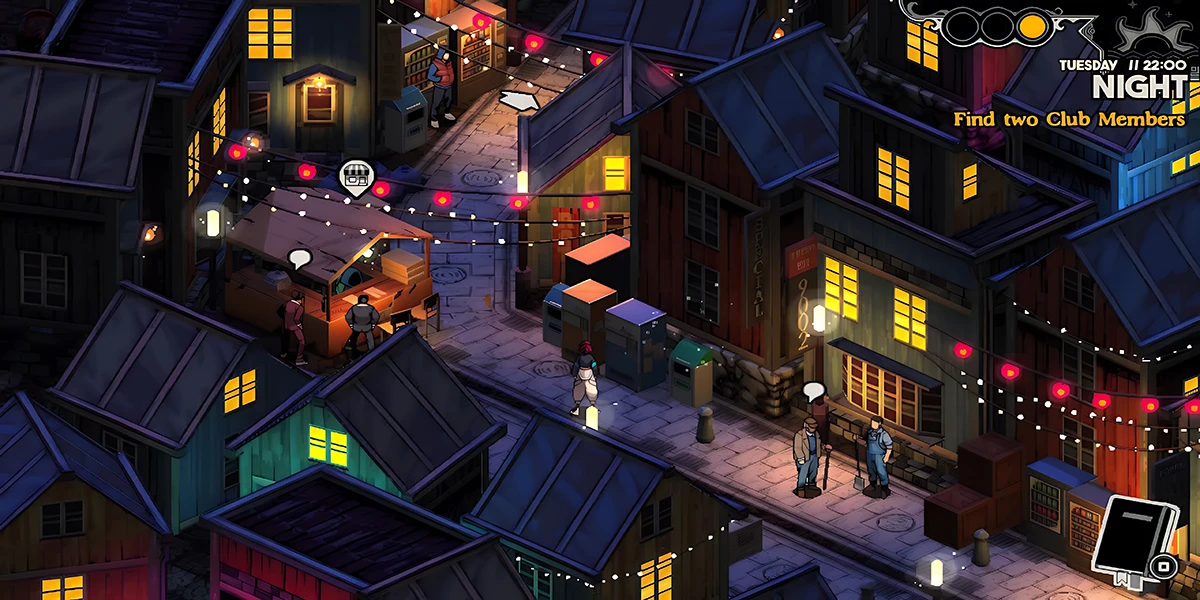
Task: Select the Find two Club Members objective
Action: 1068,120
